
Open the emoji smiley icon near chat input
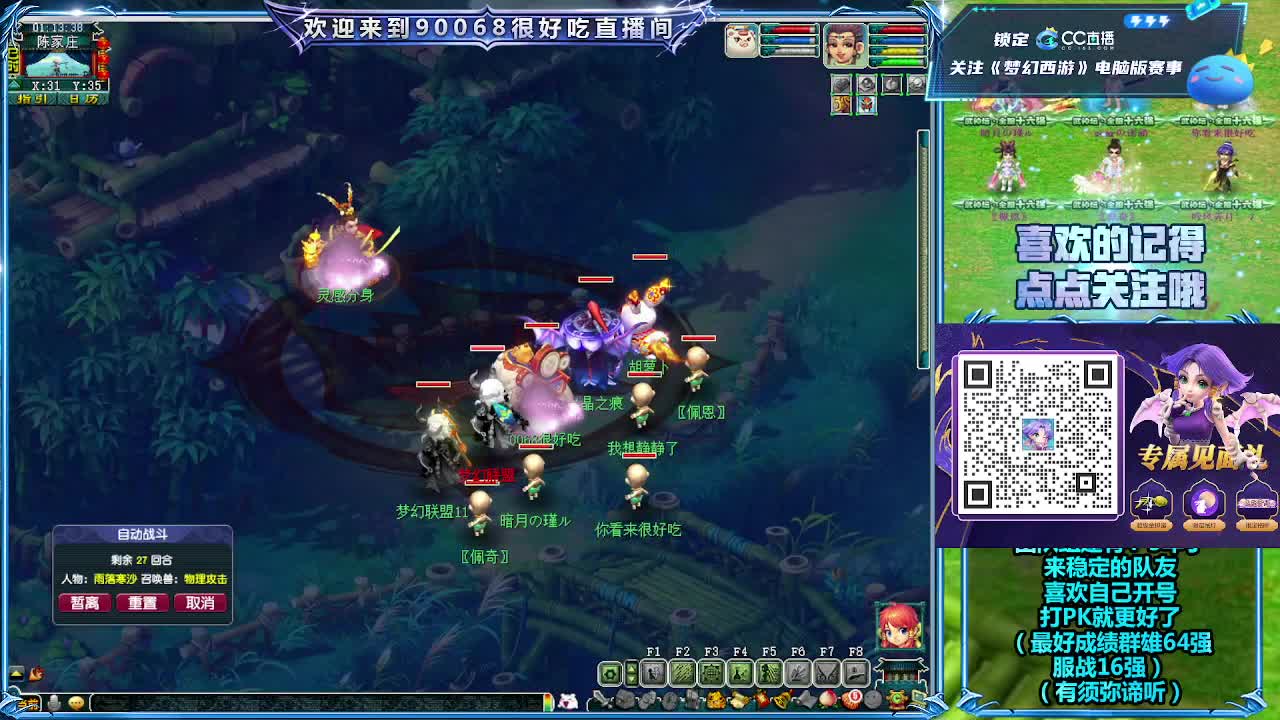pos(77,703)
